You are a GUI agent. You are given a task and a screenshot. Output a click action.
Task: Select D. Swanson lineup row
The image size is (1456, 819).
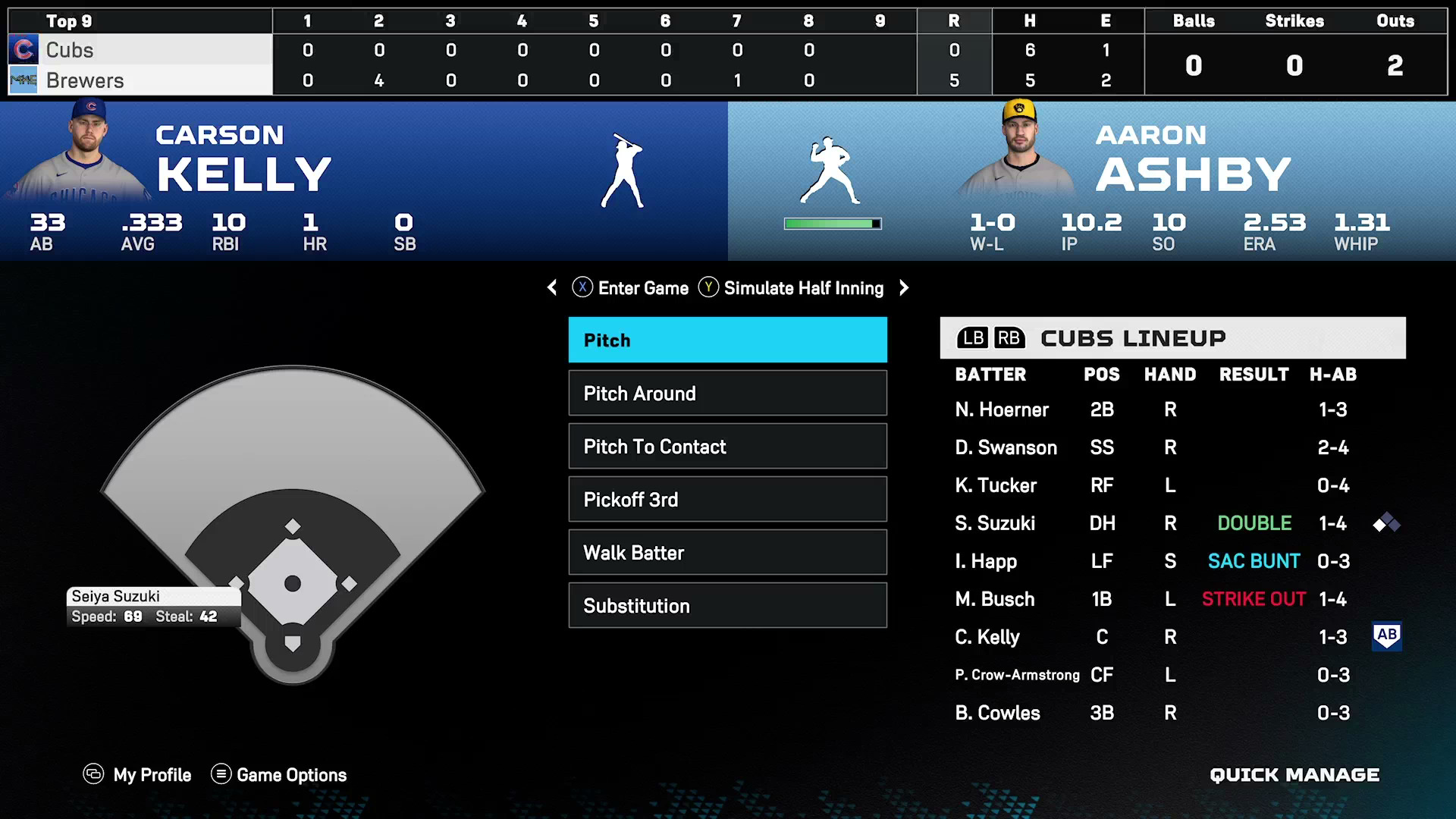(1006, 448)
